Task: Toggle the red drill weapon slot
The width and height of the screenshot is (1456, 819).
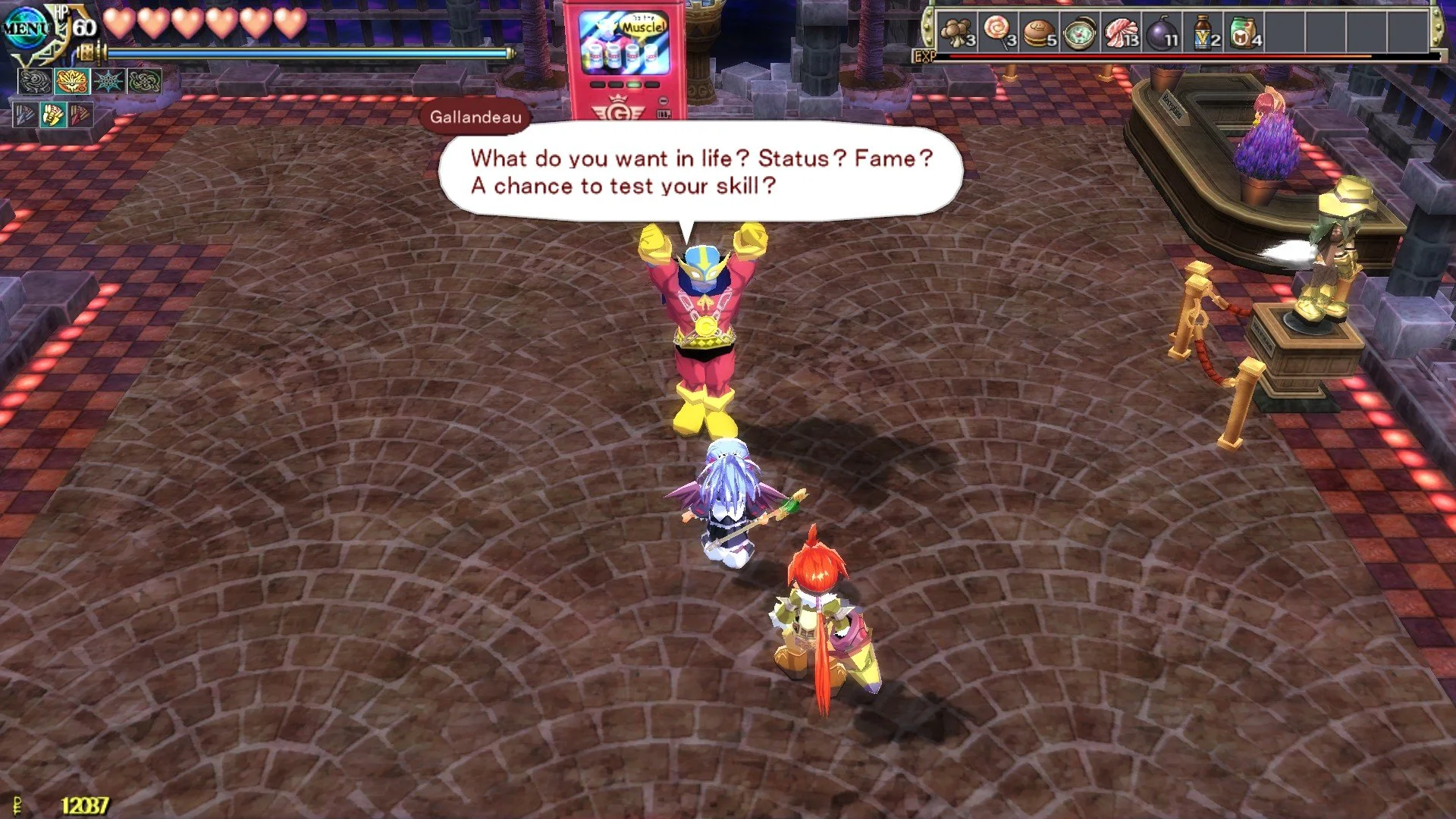Action: tap(80, 115)
